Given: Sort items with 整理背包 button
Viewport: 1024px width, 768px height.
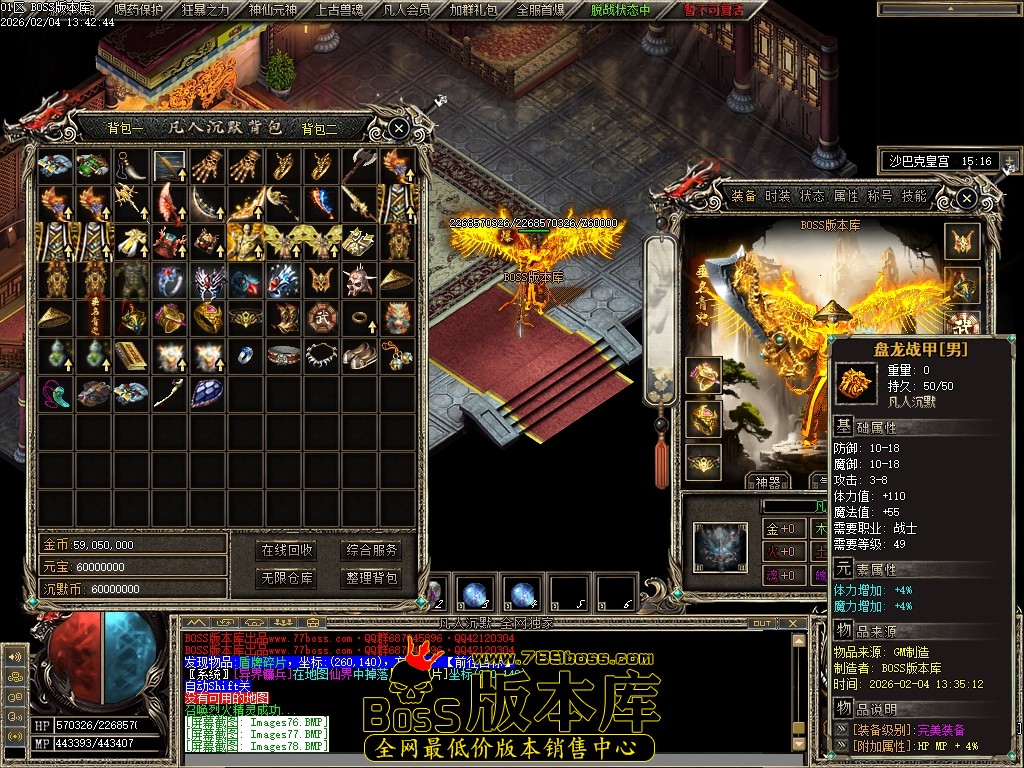Looking at the screenshot, I should [371, 577].
